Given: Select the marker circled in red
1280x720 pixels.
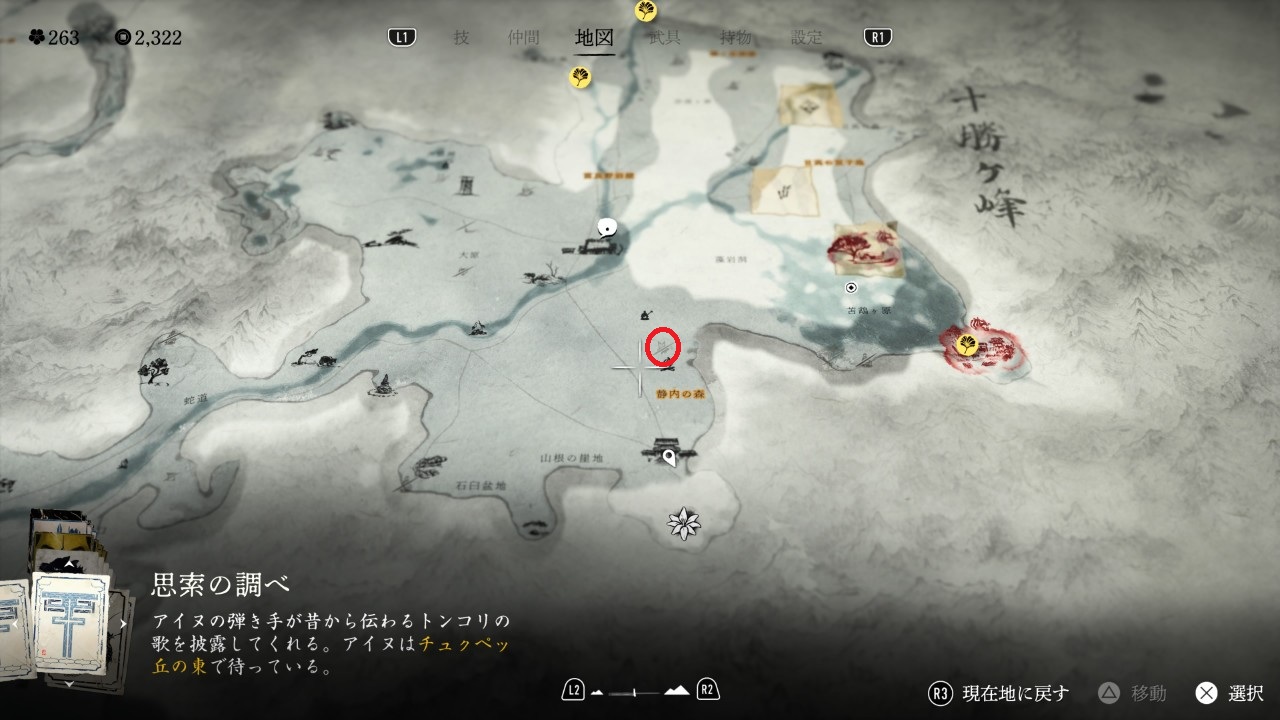Looking at the screenshot, I should point(663,347).
